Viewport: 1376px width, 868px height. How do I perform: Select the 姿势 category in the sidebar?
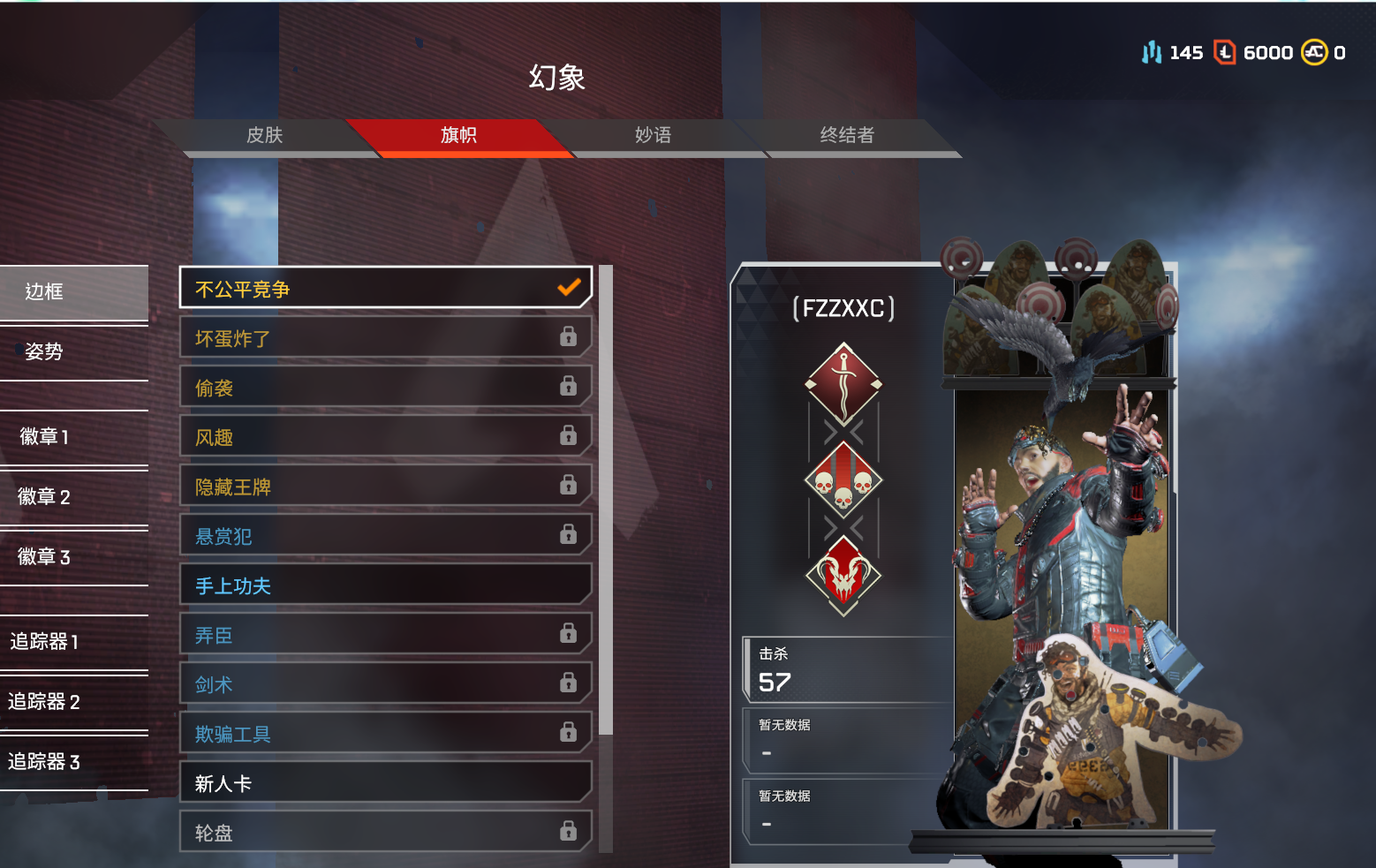(x=42, y=351)
